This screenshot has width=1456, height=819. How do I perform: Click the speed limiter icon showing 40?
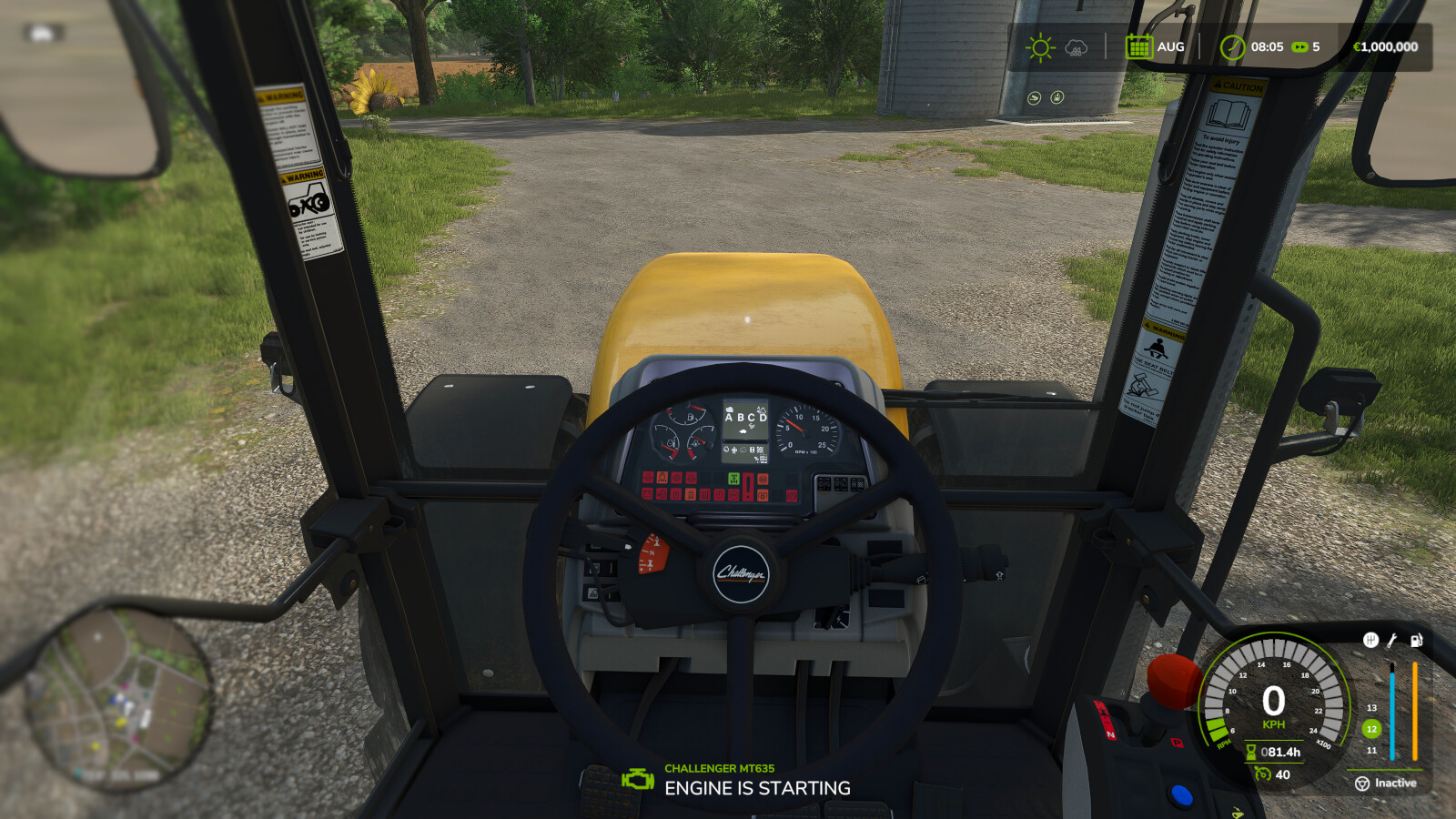[1264, 774]
